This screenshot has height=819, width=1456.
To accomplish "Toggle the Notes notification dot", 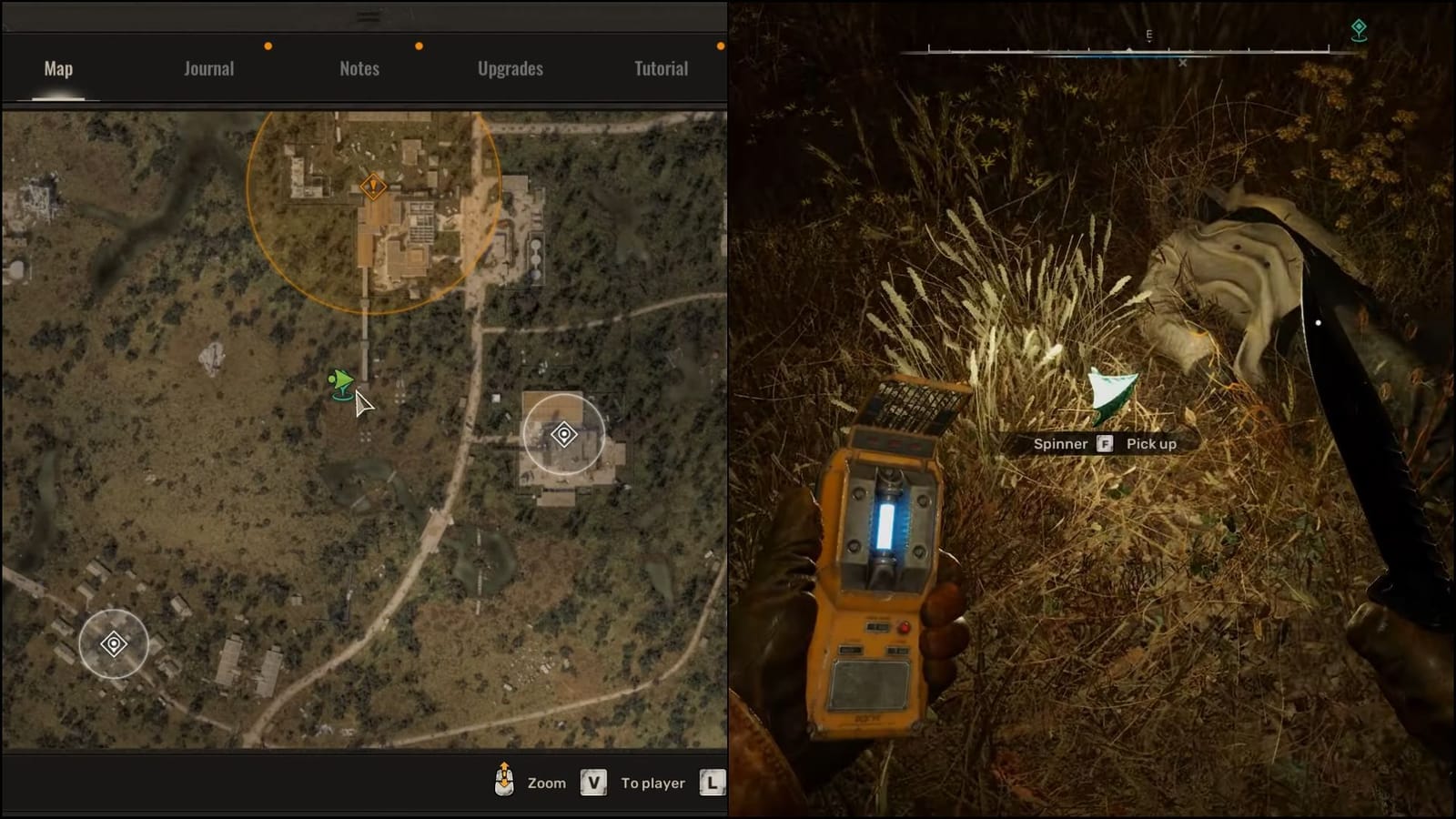I will 419,44.
